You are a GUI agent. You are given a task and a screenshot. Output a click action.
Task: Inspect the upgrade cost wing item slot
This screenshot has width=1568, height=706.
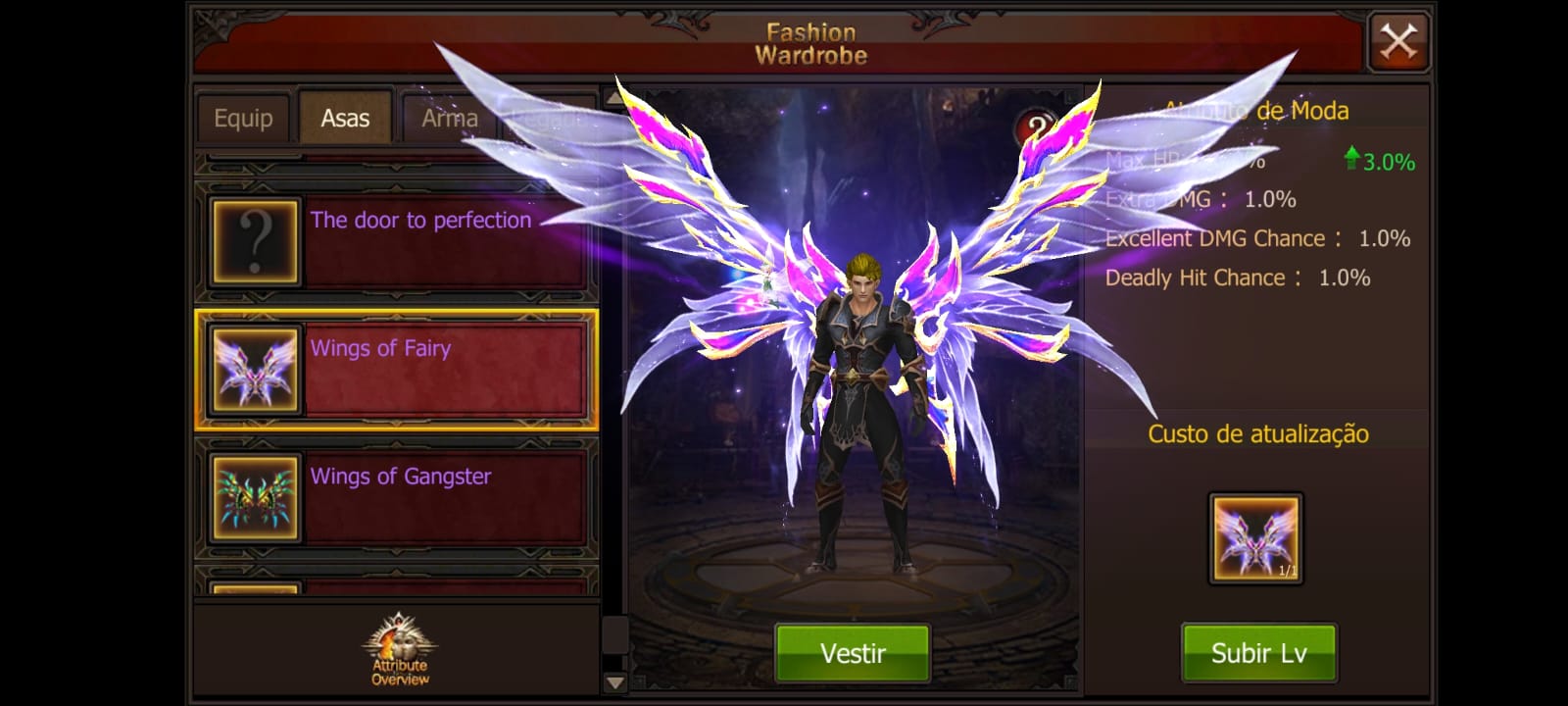click(1256, 538)
